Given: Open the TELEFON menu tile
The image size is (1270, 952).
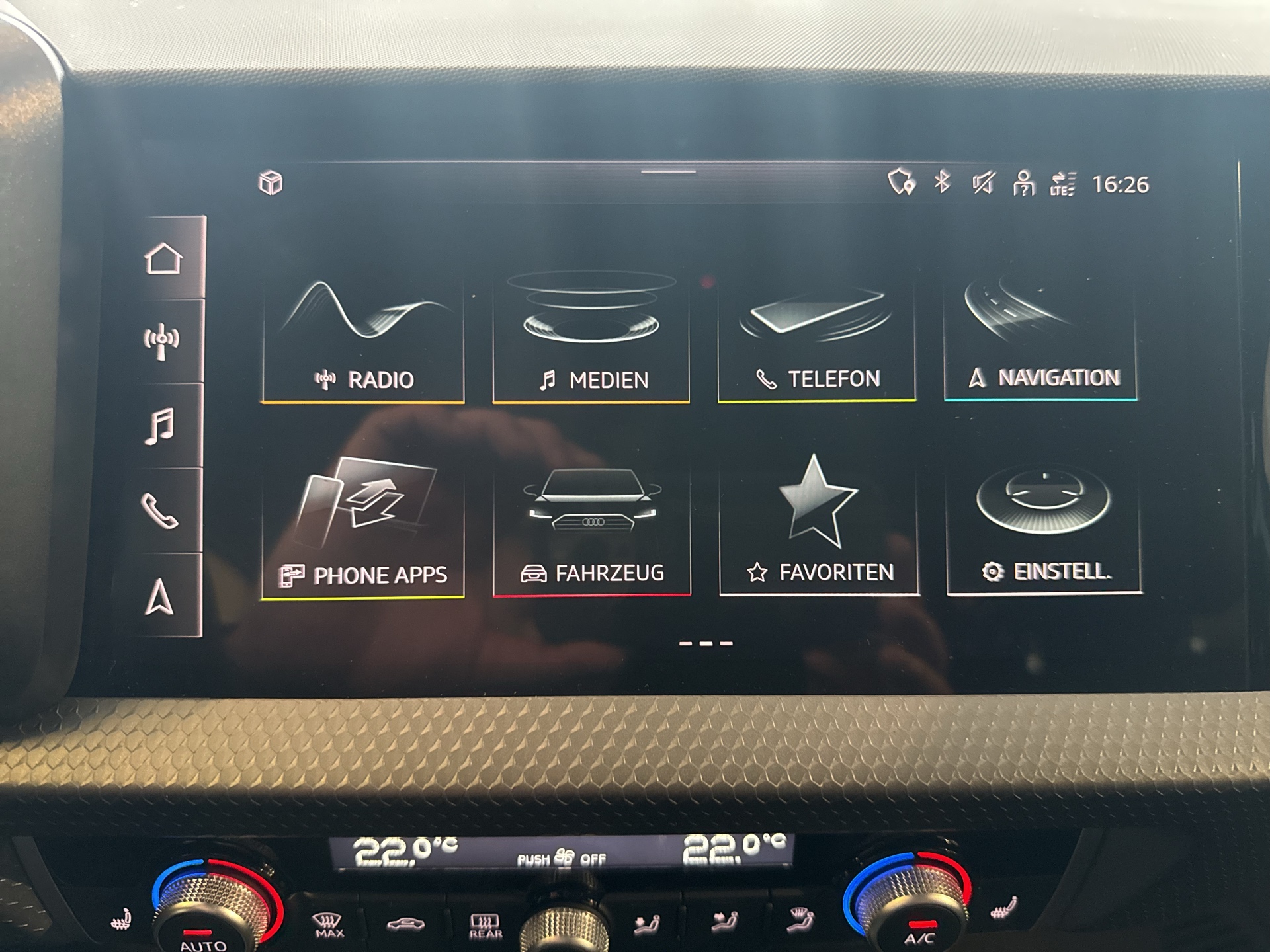Looking at the screenshot, I should 817,340.
